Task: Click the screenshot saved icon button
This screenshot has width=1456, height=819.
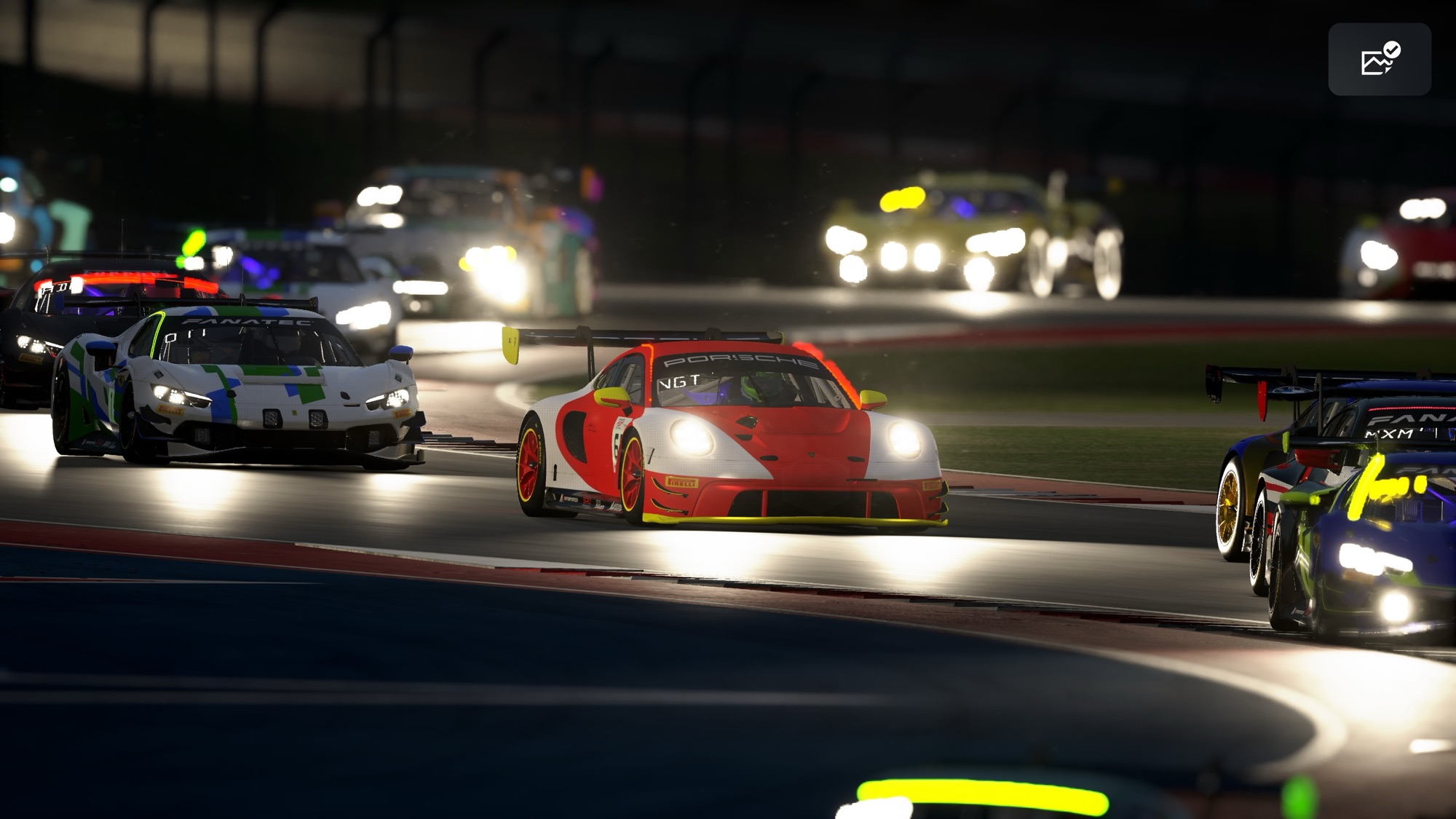Action: tap(1380, 60)
